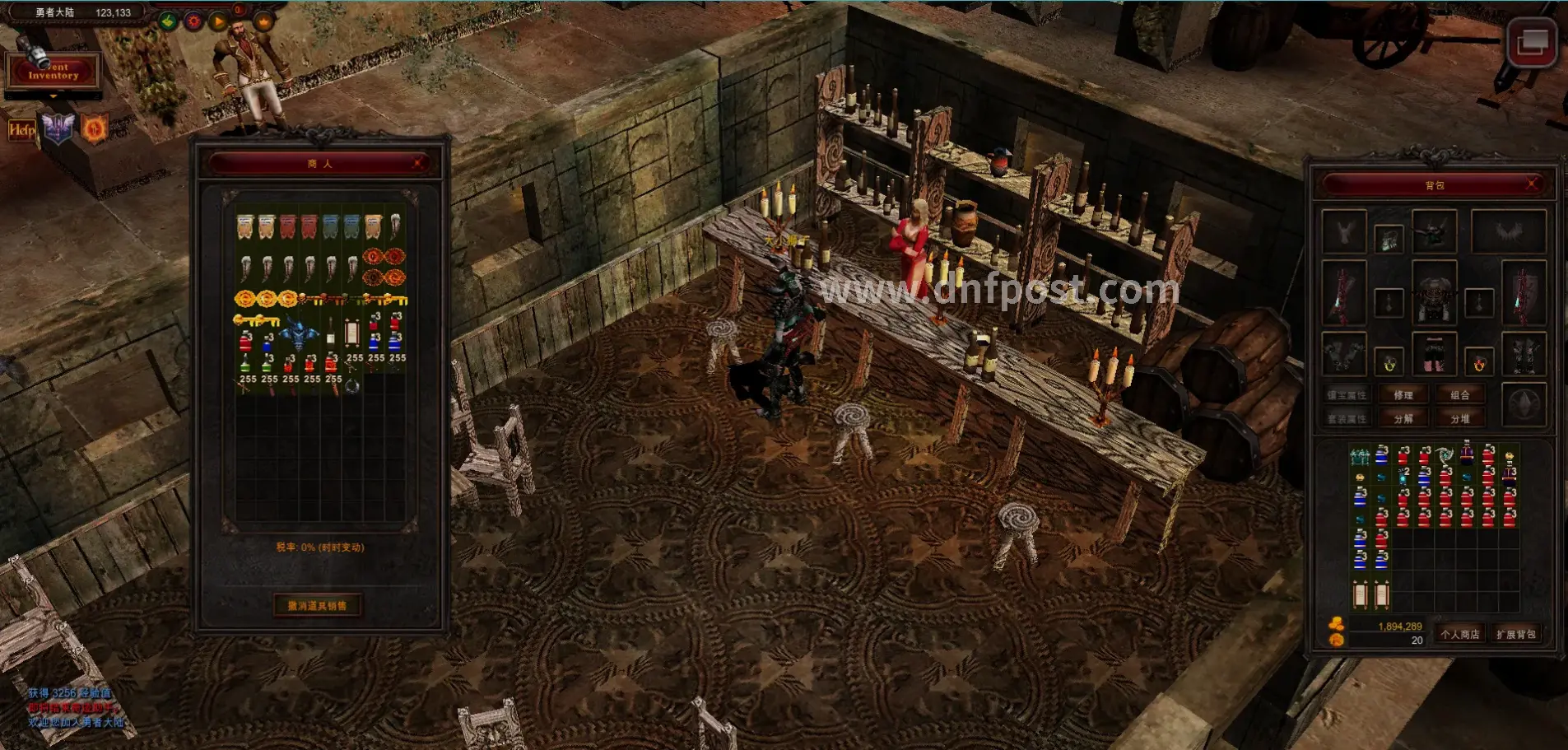Click the window button at top-right corner
This screenshot has height=750, width=1568.
pyautogui.click(x=1532, y=42)
